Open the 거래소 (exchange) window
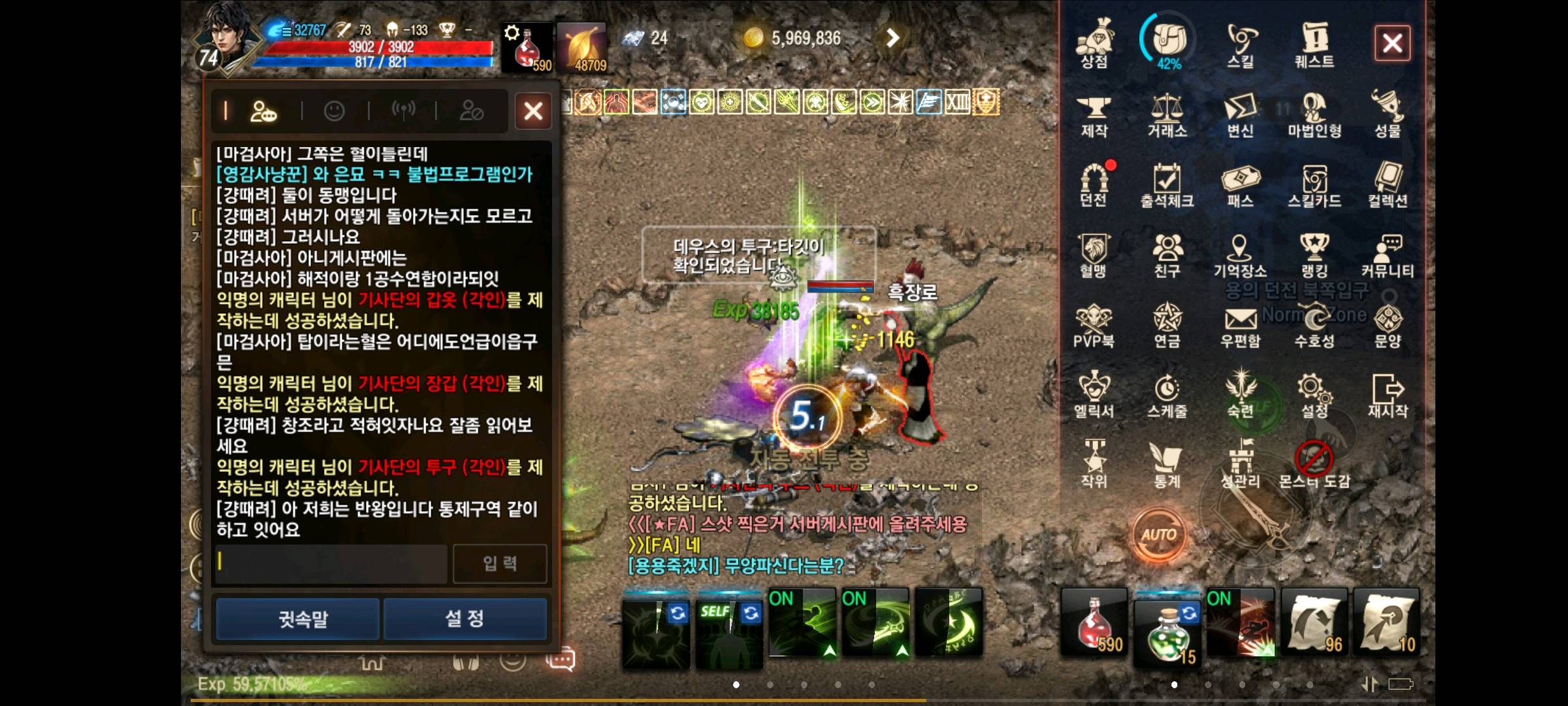The image size is (1568, 706). point(1169,118)
